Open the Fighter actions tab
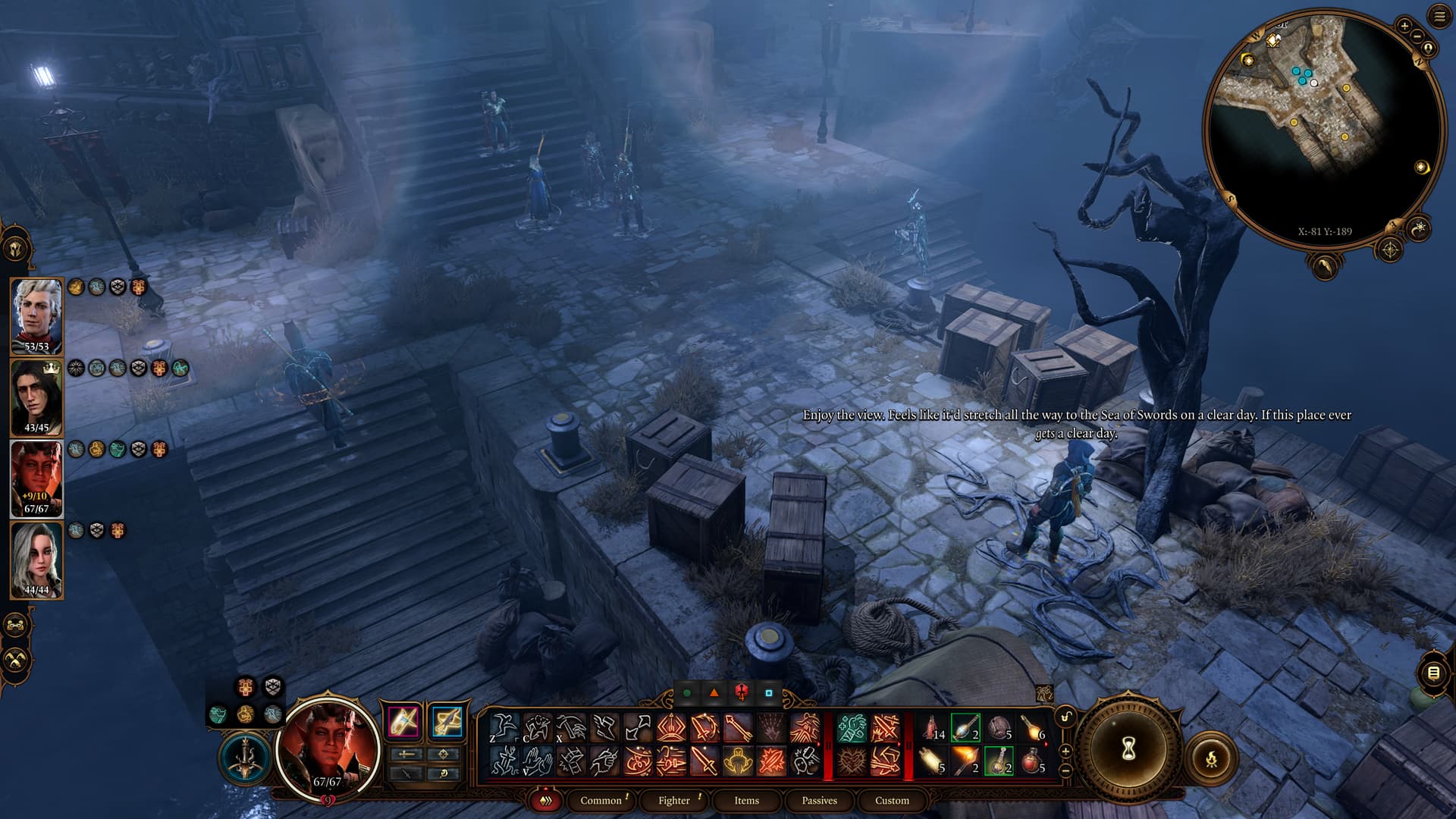The image size is (1456, 819). (674, 800)
